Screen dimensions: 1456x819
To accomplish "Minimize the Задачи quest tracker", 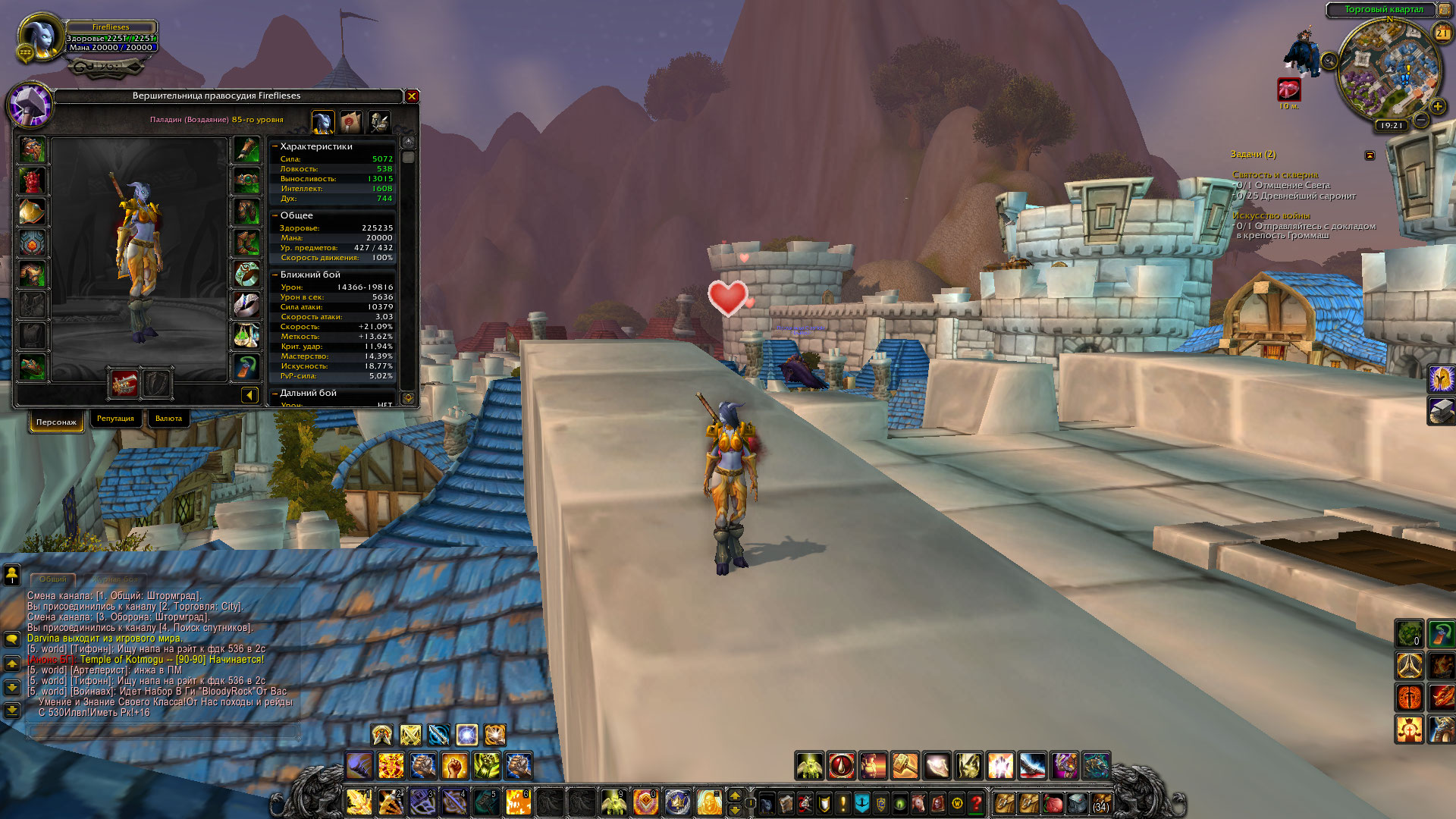I will pos(1370,155).
